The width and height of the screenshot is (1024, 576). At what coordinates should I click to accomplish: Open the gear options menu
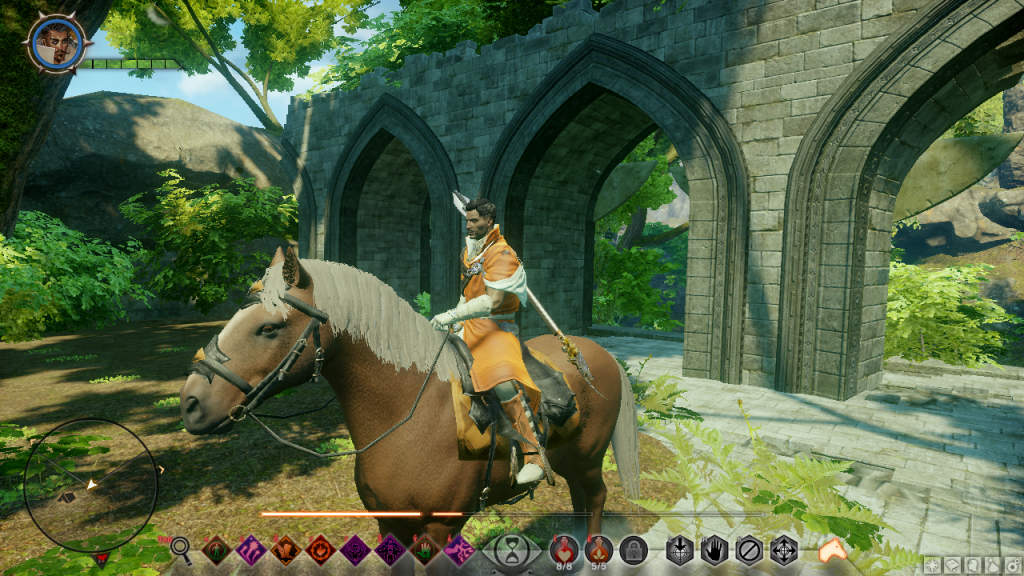[1010, 565]
